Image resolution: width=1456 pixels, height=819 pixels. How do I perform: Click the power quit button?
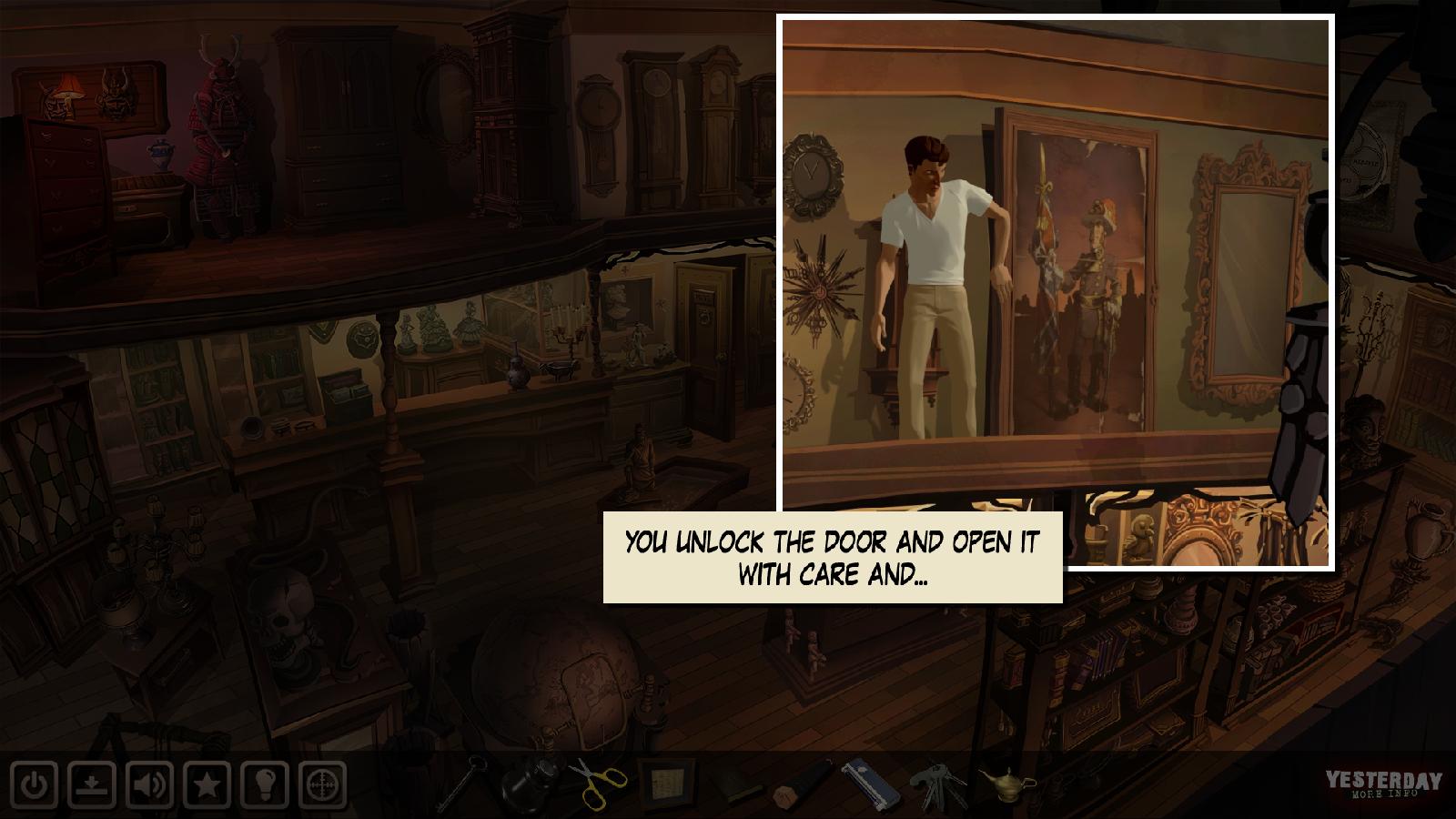coord(35,784)
